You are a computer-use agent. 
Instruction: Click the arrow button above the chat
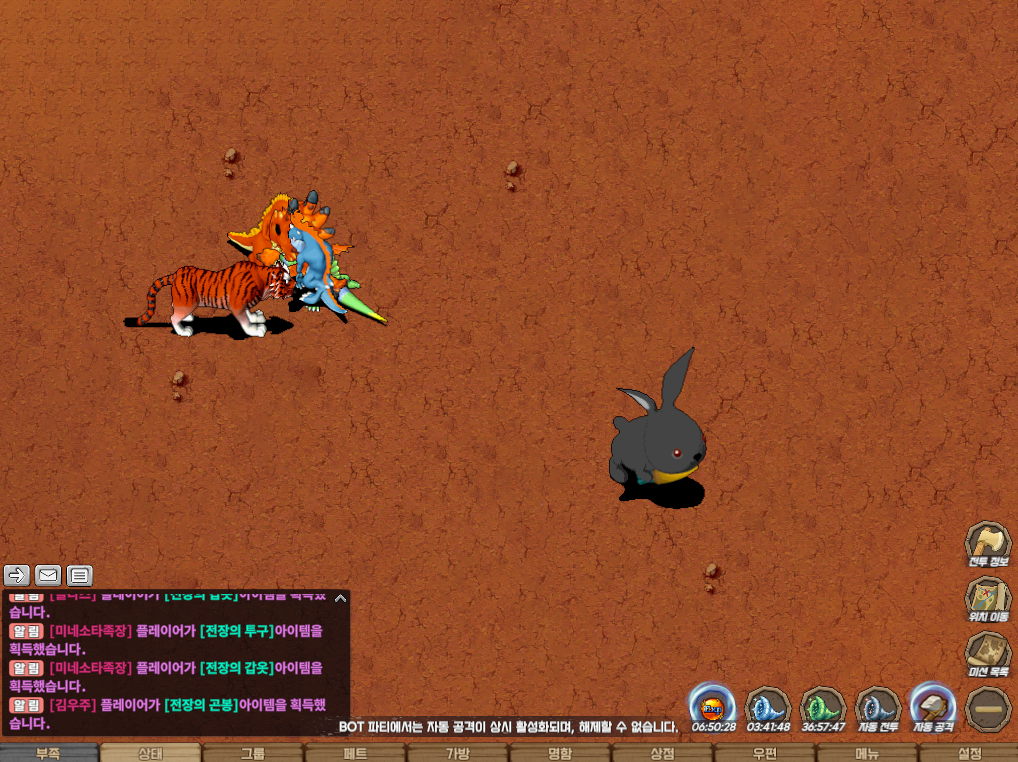(17, 575)
